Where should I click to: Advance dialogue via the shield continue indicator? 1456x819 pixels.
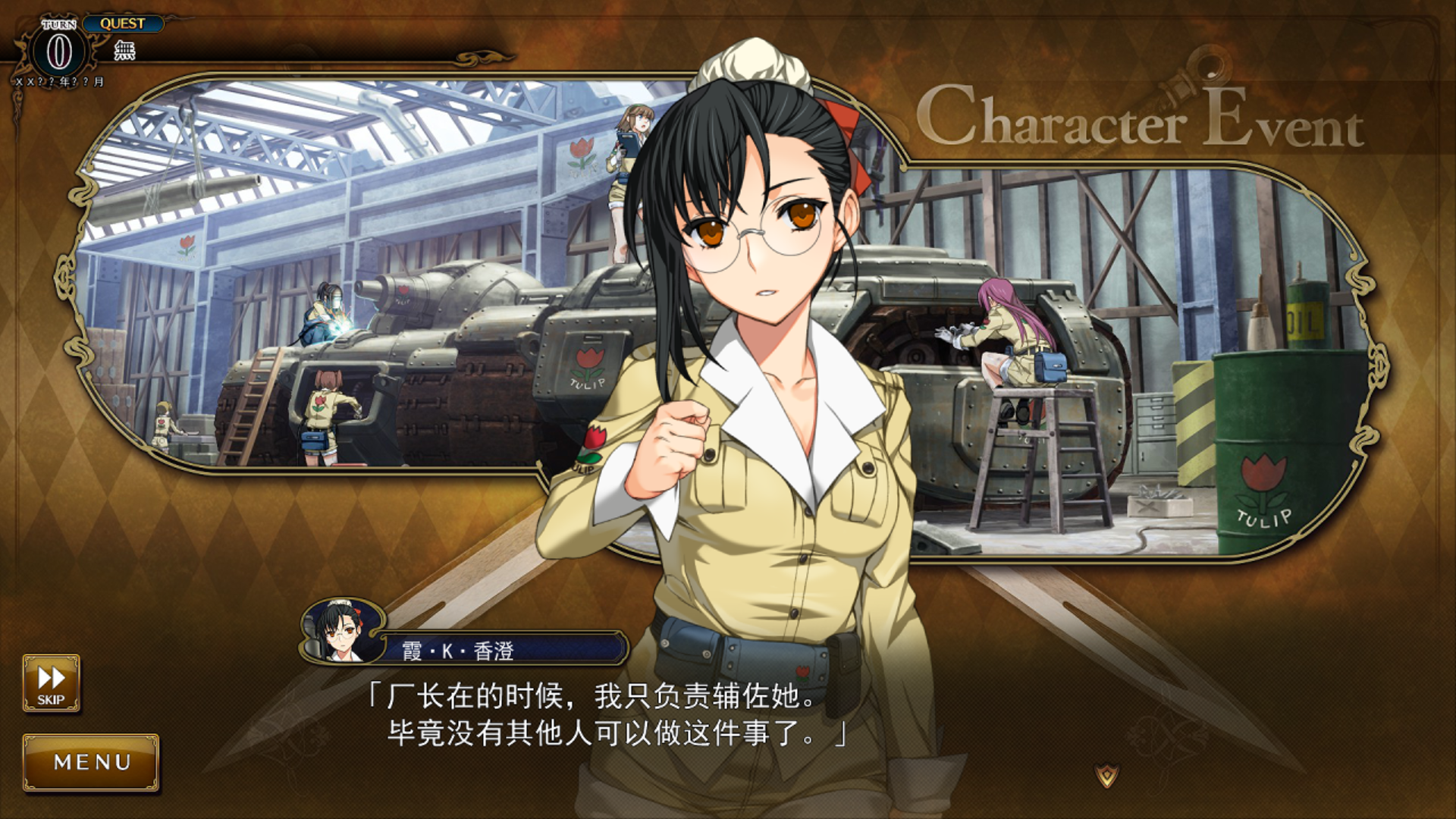point(1107,775)
